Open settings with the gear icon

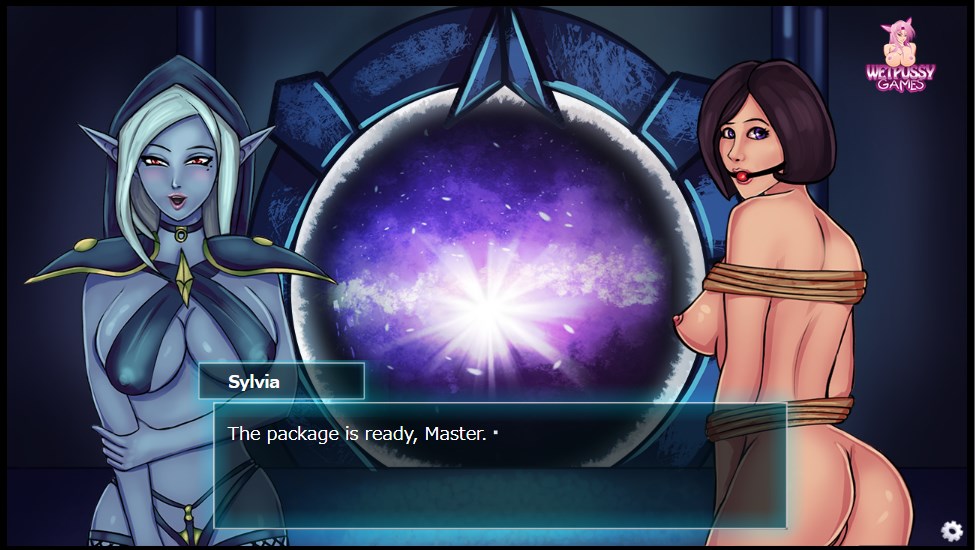pos(951,531)
